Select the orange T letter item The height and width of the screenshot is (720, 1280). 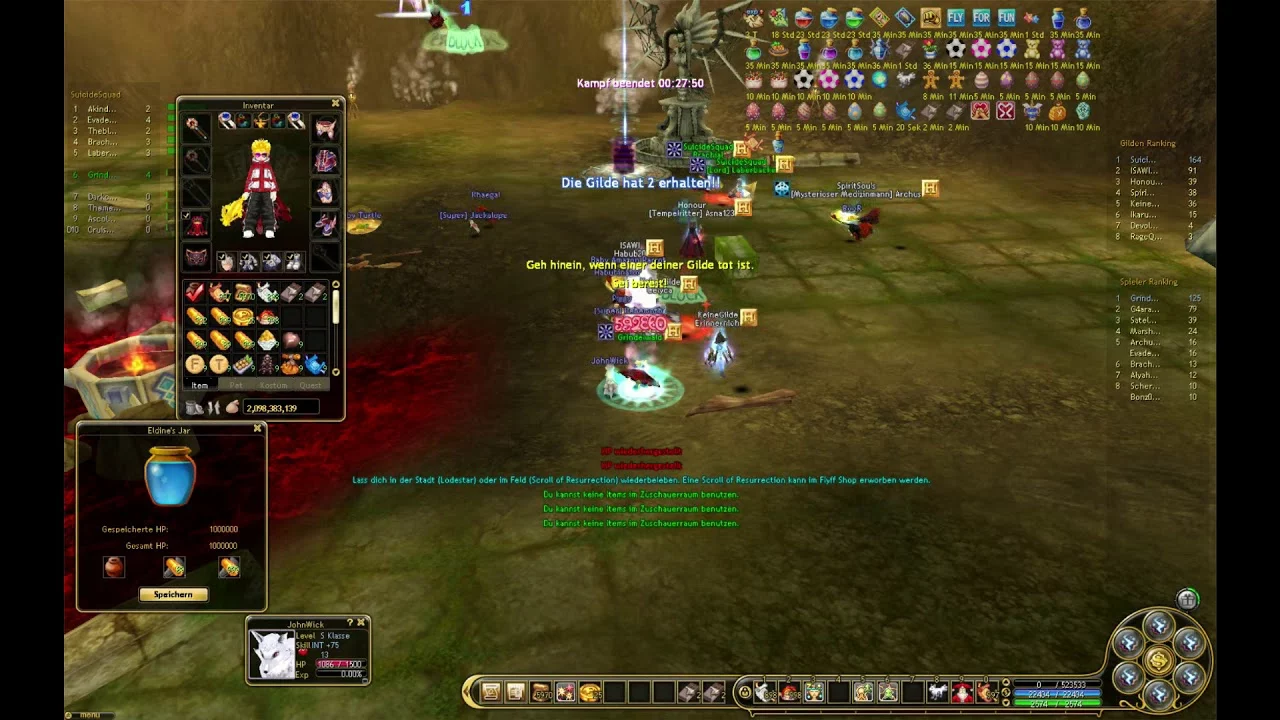(219, 365)
